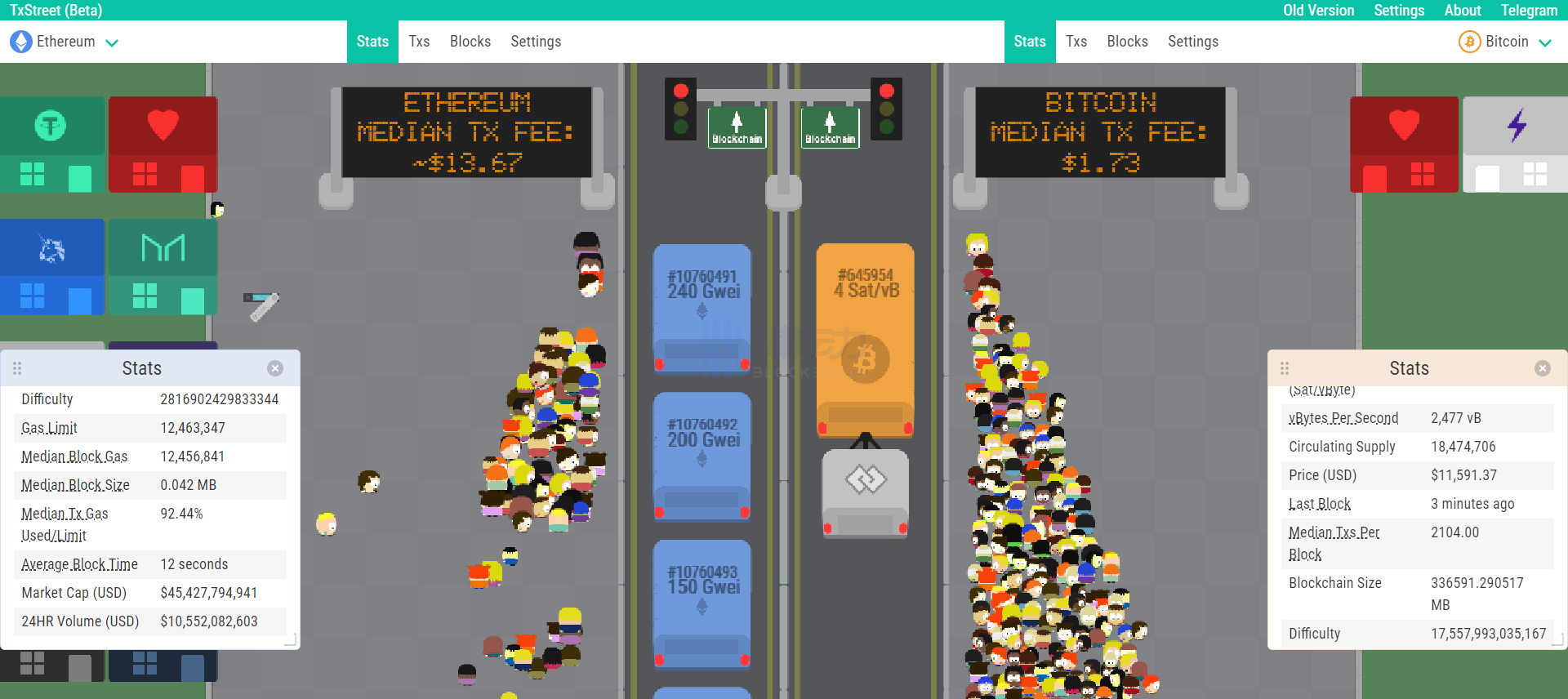Image resolution: width=1568 pixels, height=699 pixels.
Task: Open the Bitcoin chain dropdown
Action: point(1505,42)
